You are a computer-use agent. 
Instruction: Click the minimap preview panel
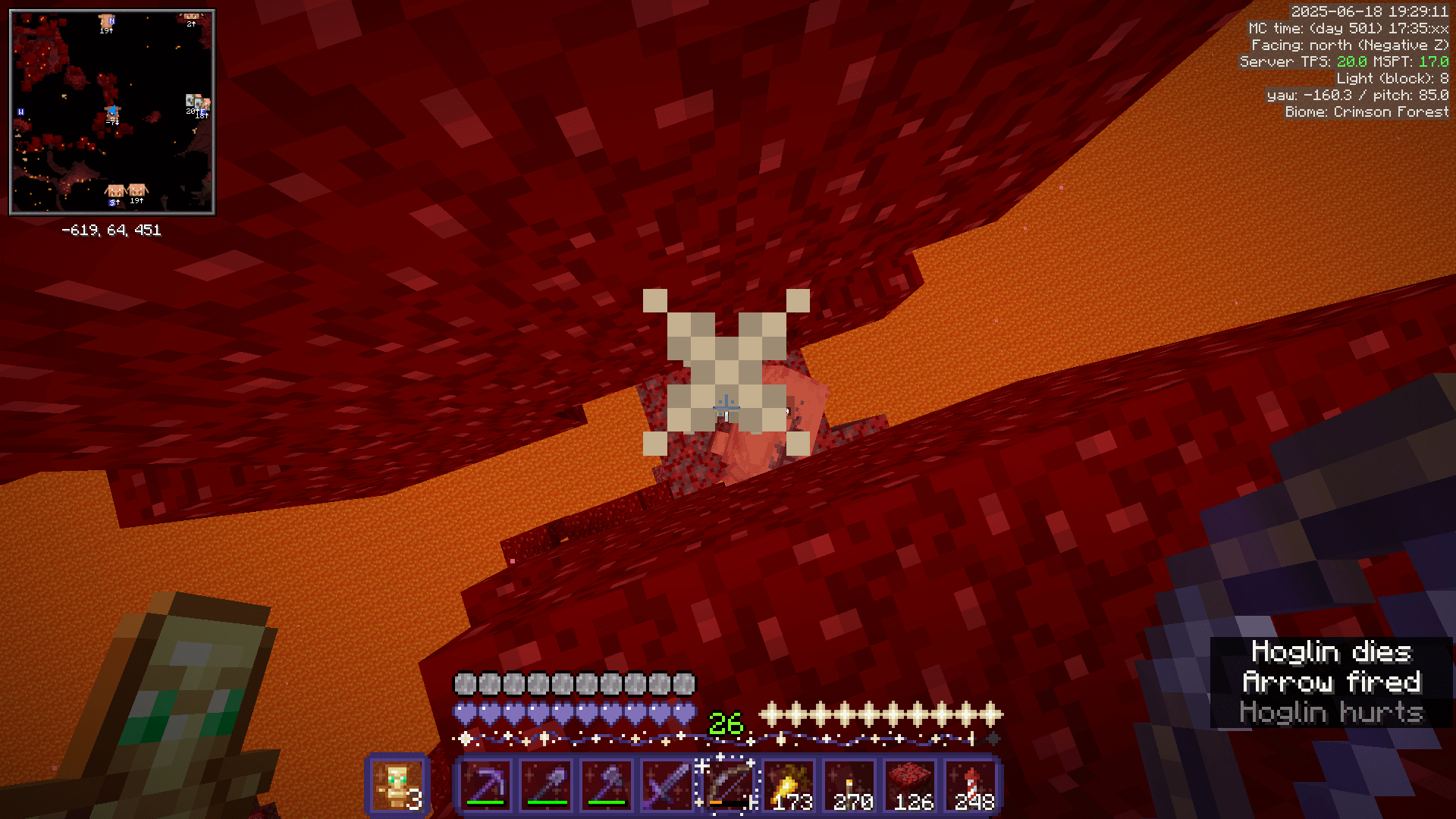(111, 111)
